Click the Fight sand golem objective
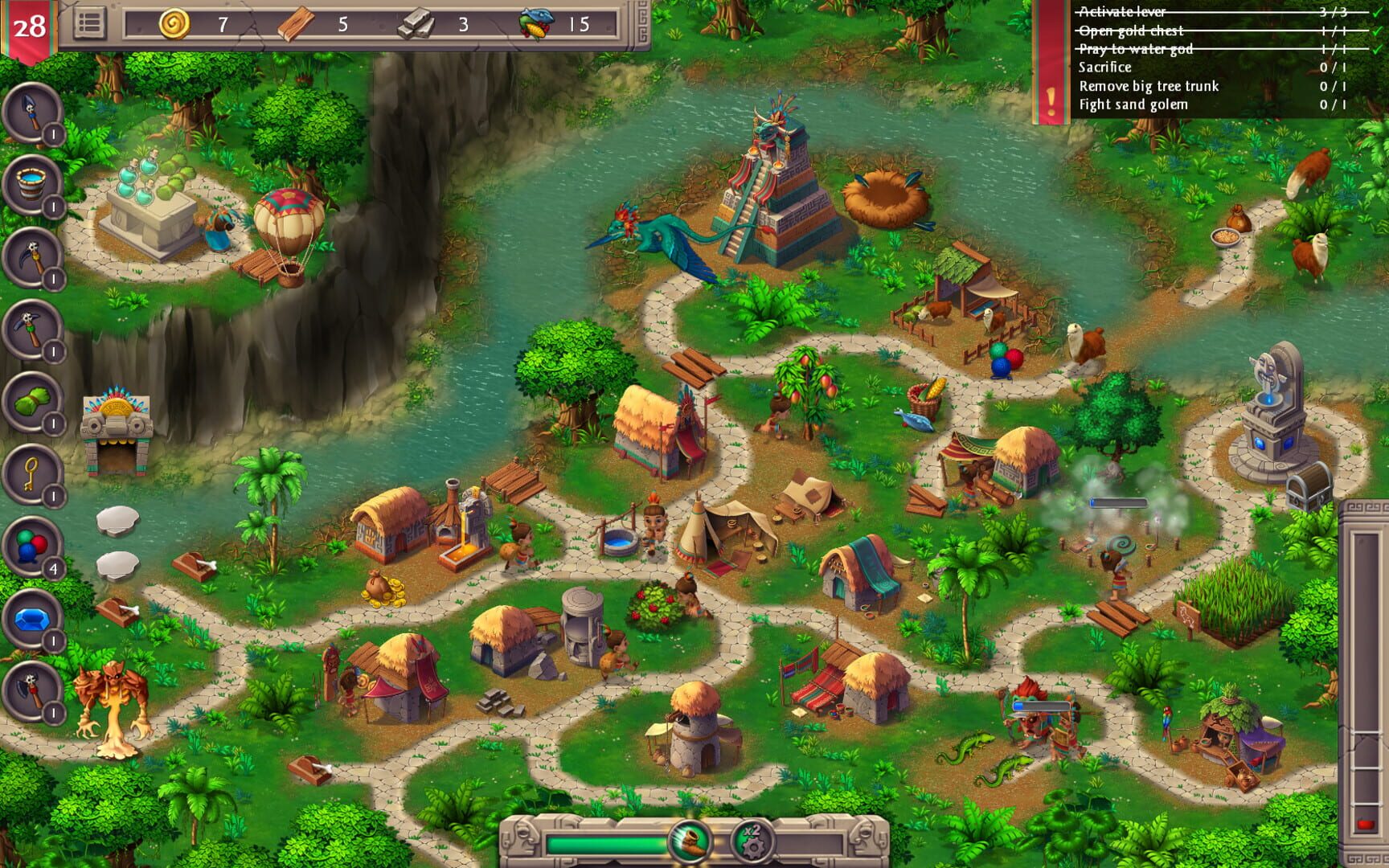The image size is (1389, 868). [1133, 104]
